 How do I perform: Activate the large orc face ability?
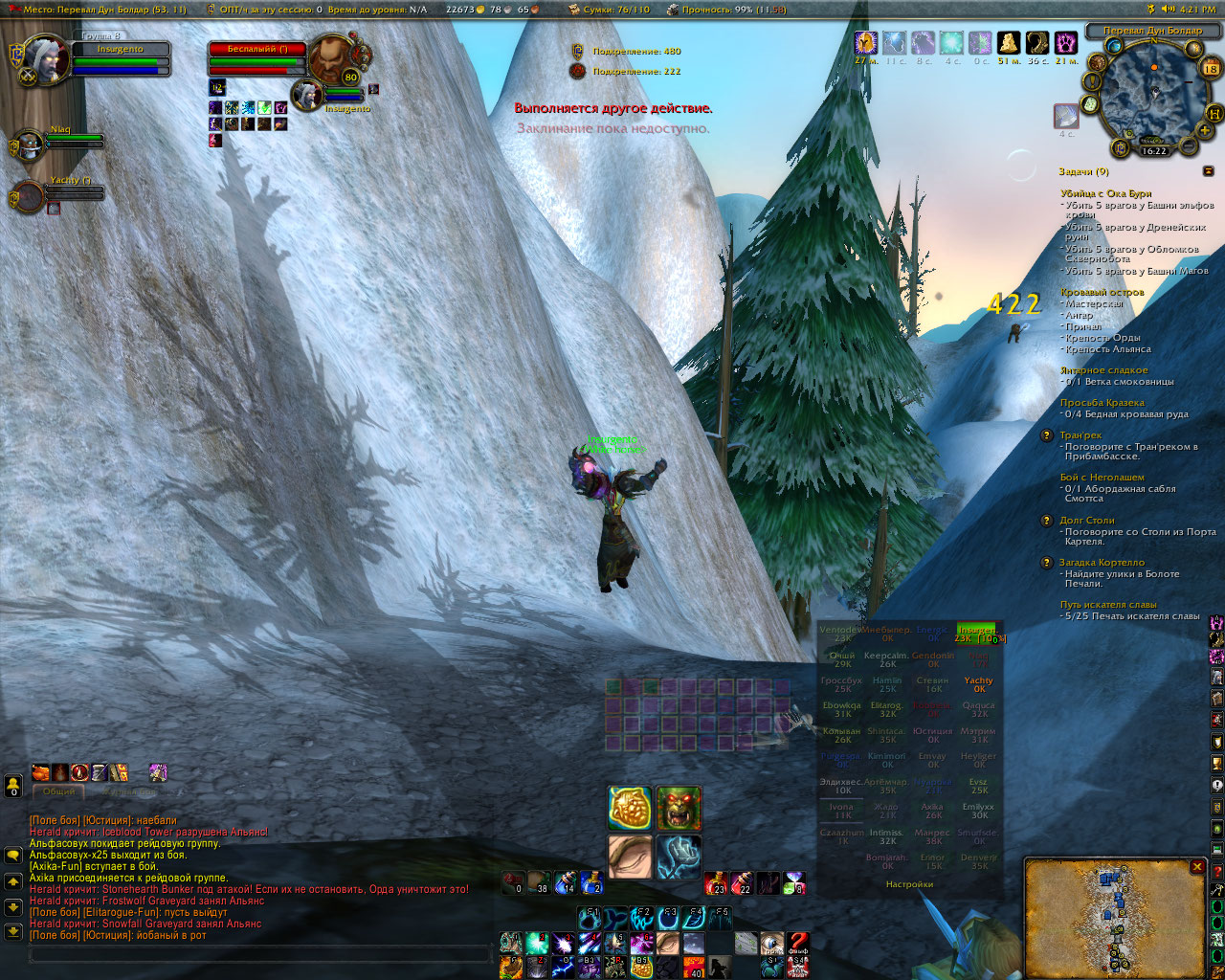pos(679,809)
